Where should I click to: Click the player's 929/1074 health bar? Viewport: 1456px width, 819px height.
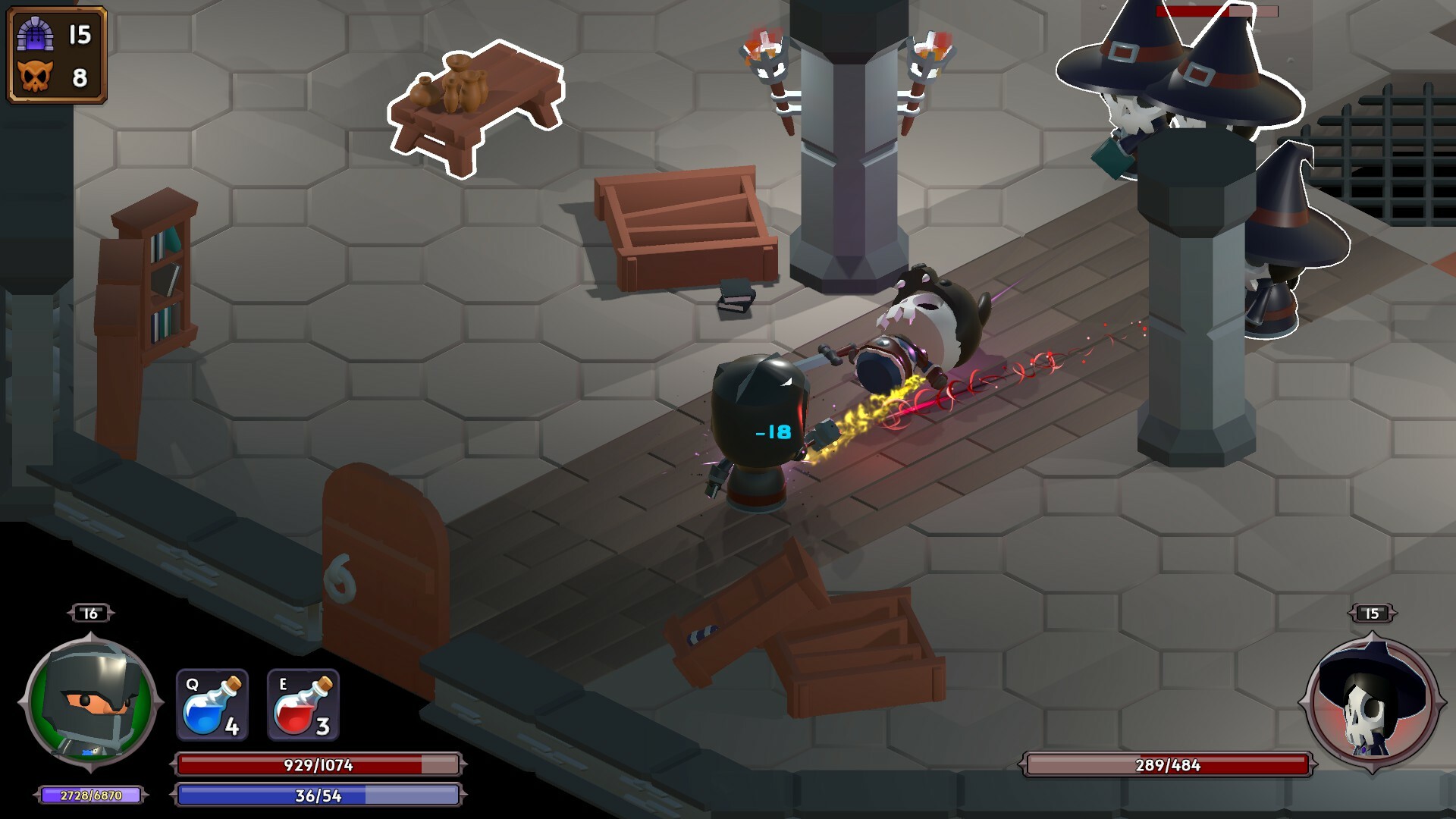(318, 766)
